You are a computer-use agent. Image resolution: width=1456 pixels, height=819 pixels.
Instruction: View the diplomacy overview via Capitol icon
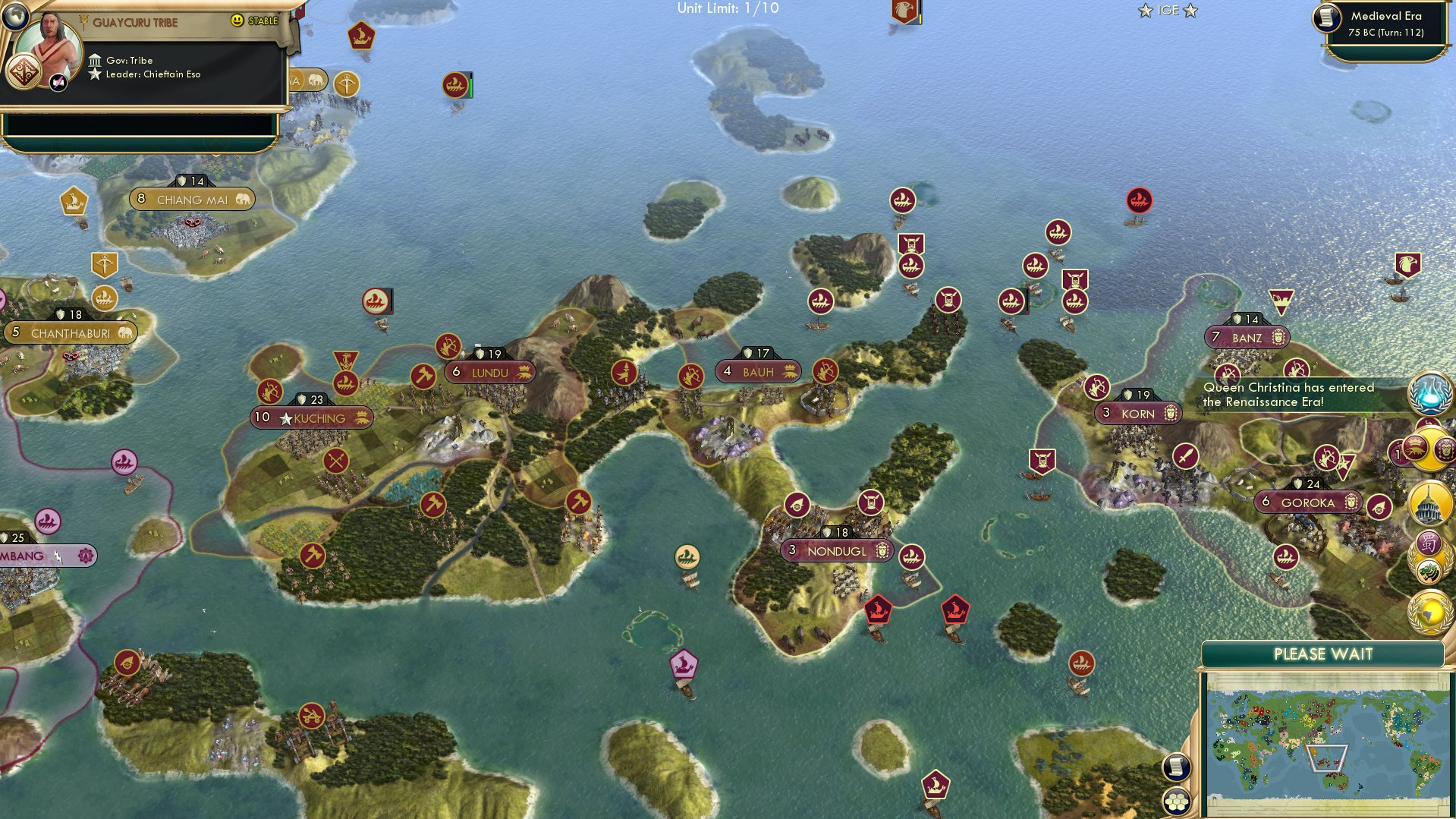(1429, 502)
